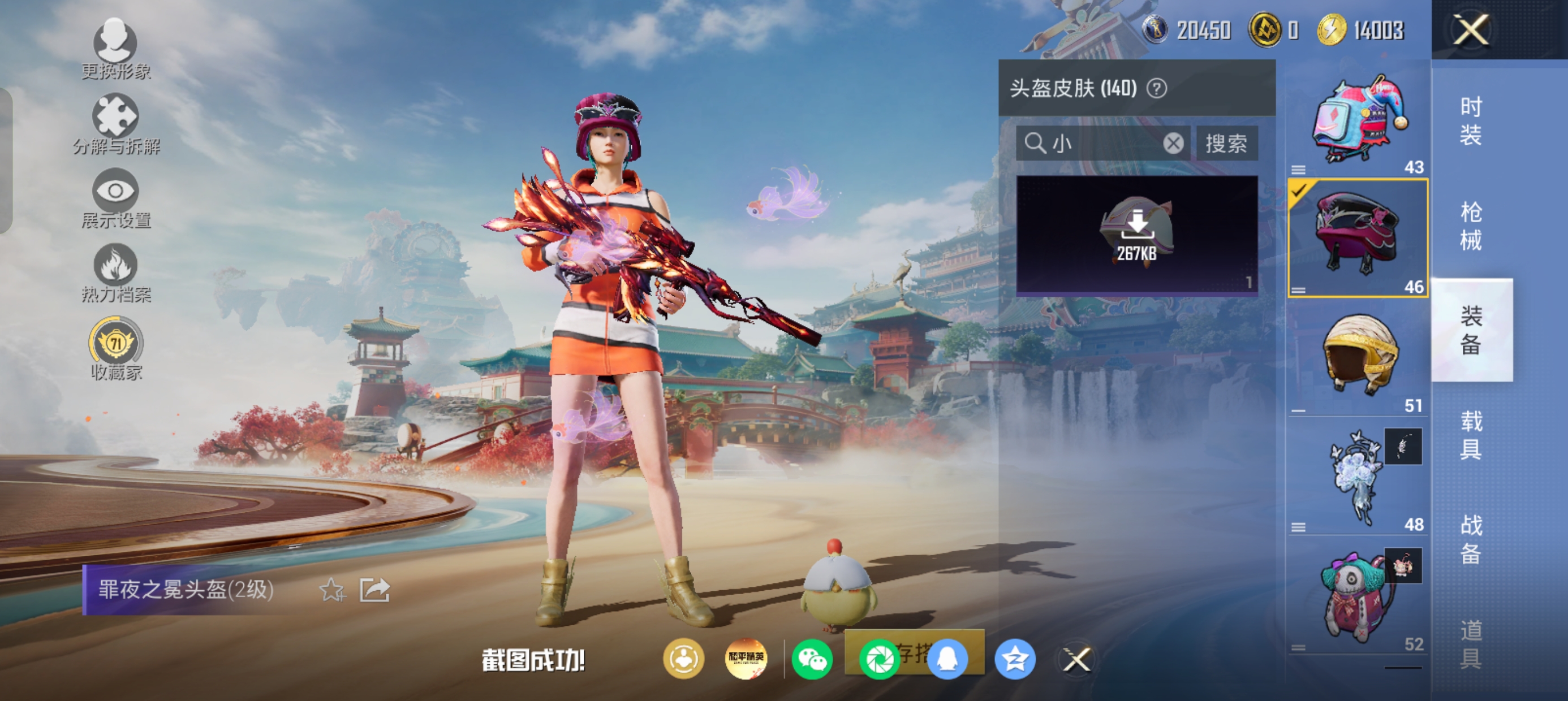Open the helmet skin help question mark
Screen dimensions: 1568x701
(1157, 89)
